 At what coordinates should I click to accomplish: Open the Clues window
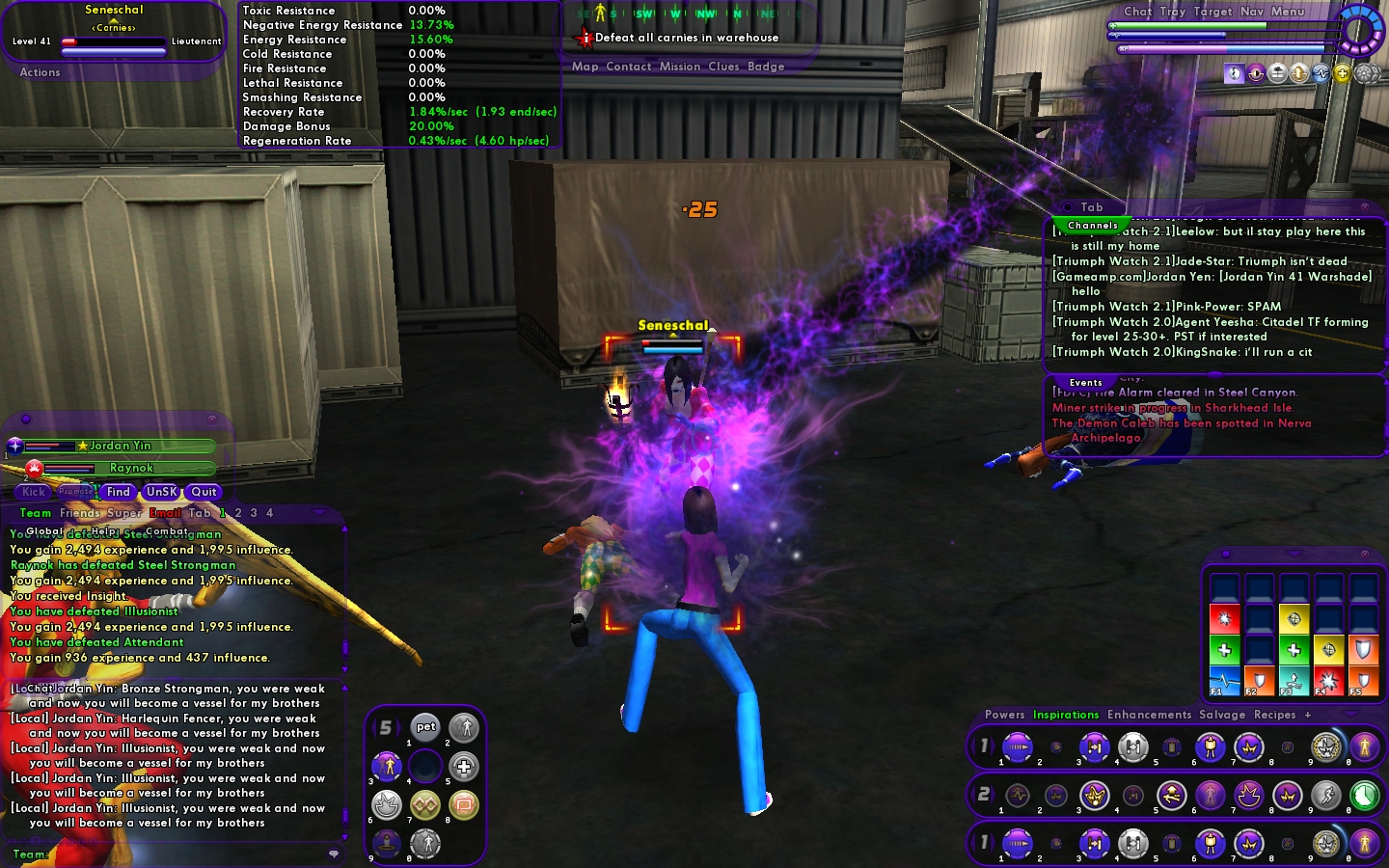(723, 67)
